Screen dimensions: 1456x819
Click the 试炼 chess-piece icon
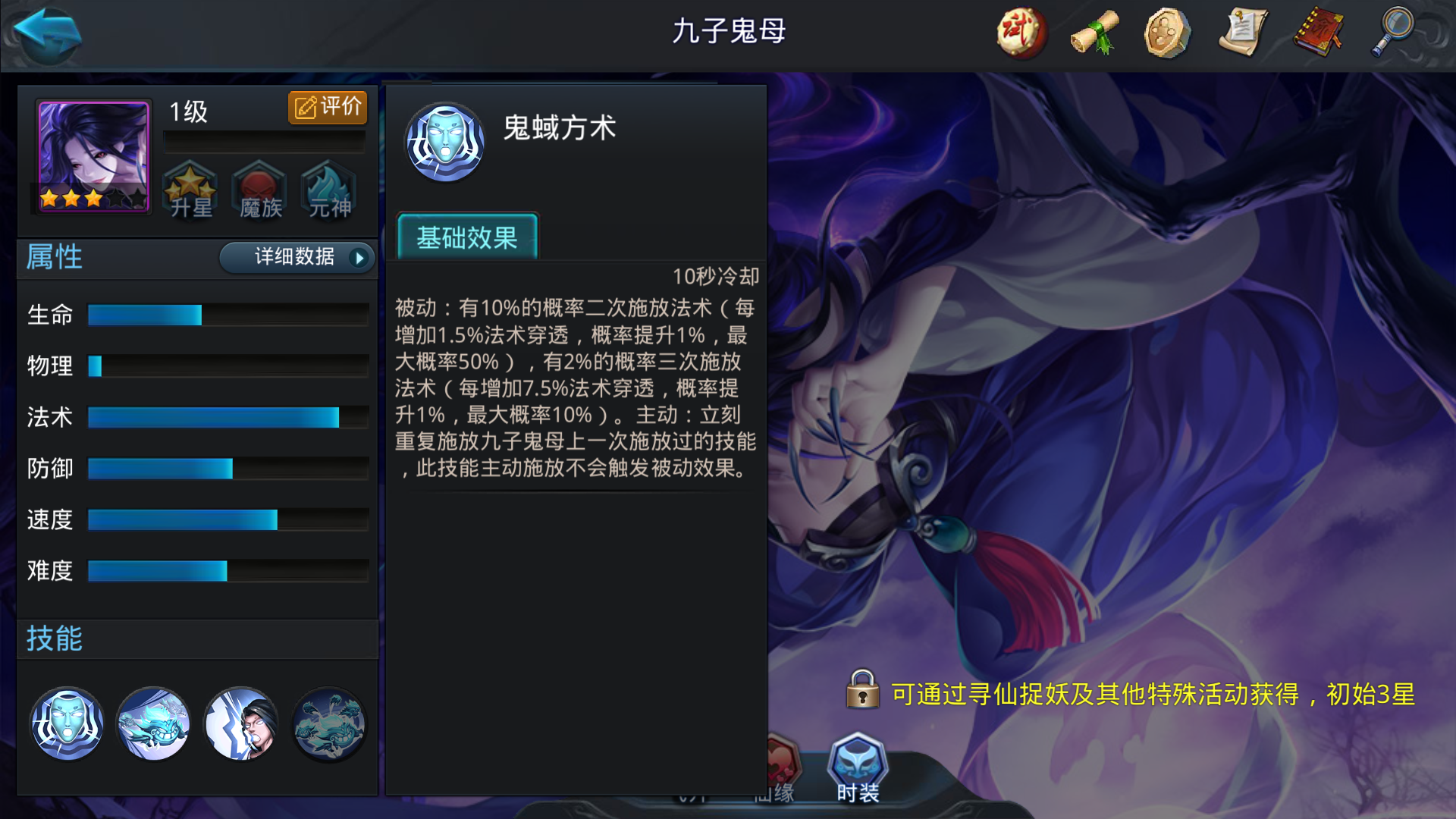[1020, 32]
